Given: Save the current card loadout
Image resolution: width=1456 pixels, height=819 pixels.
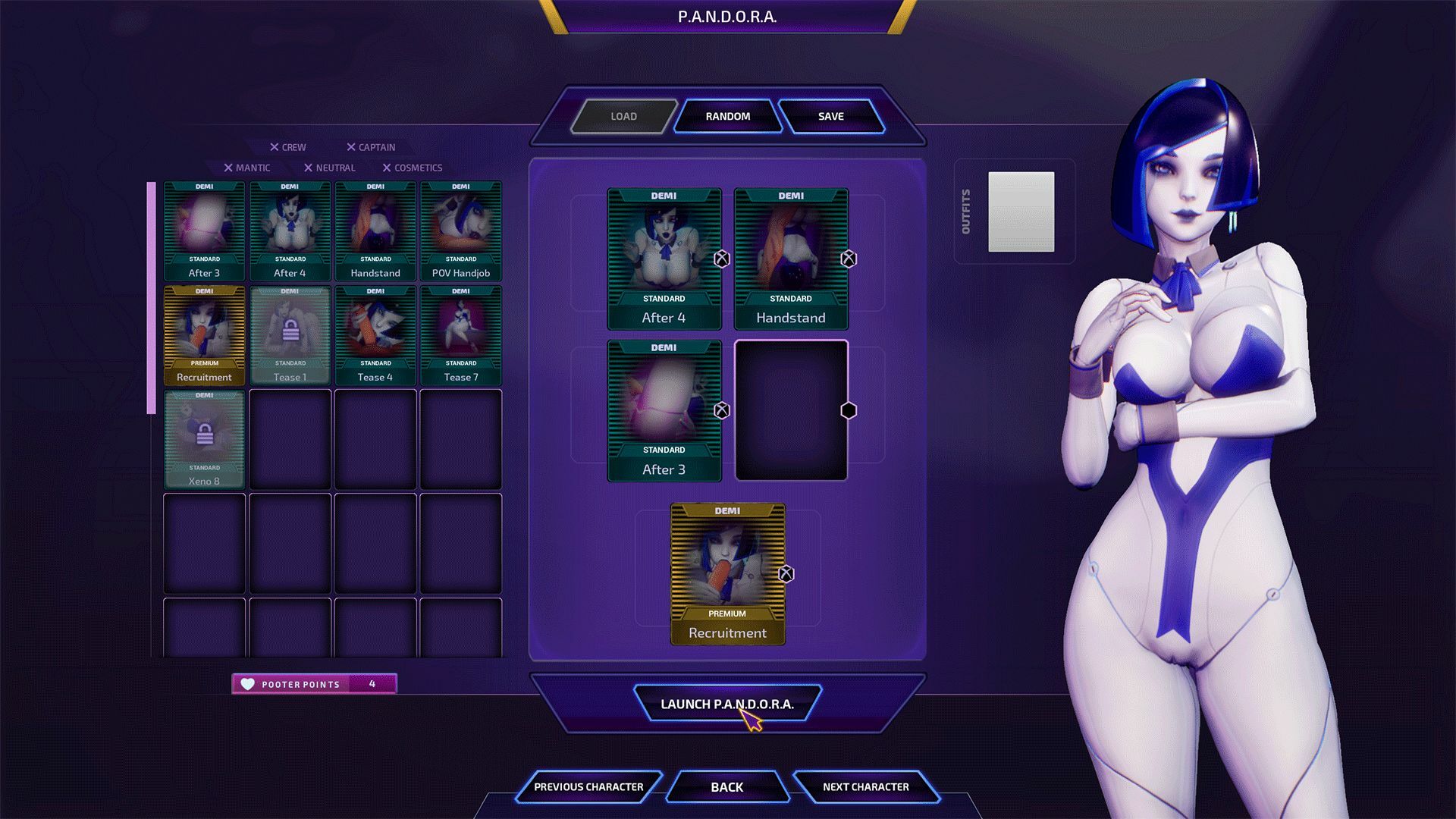Looking at the screenshot, I should tap(830, 116).
